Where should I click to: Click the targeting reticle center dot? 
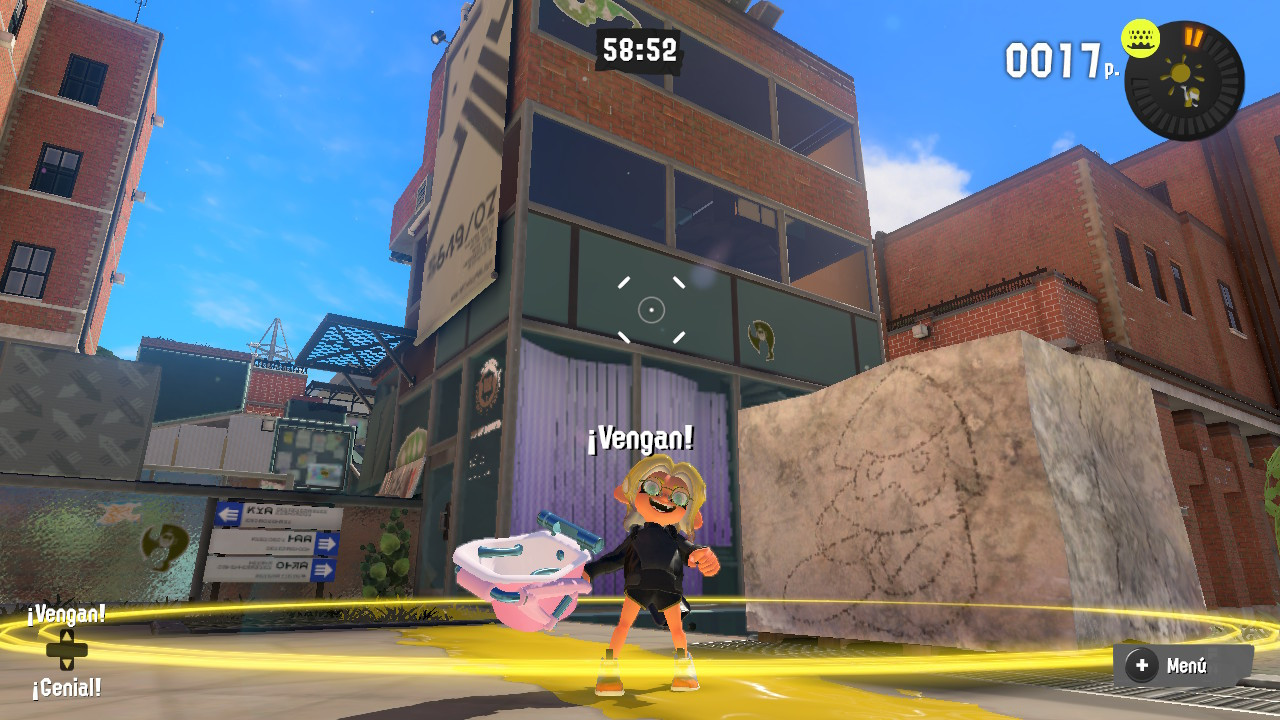coord(651,310)
